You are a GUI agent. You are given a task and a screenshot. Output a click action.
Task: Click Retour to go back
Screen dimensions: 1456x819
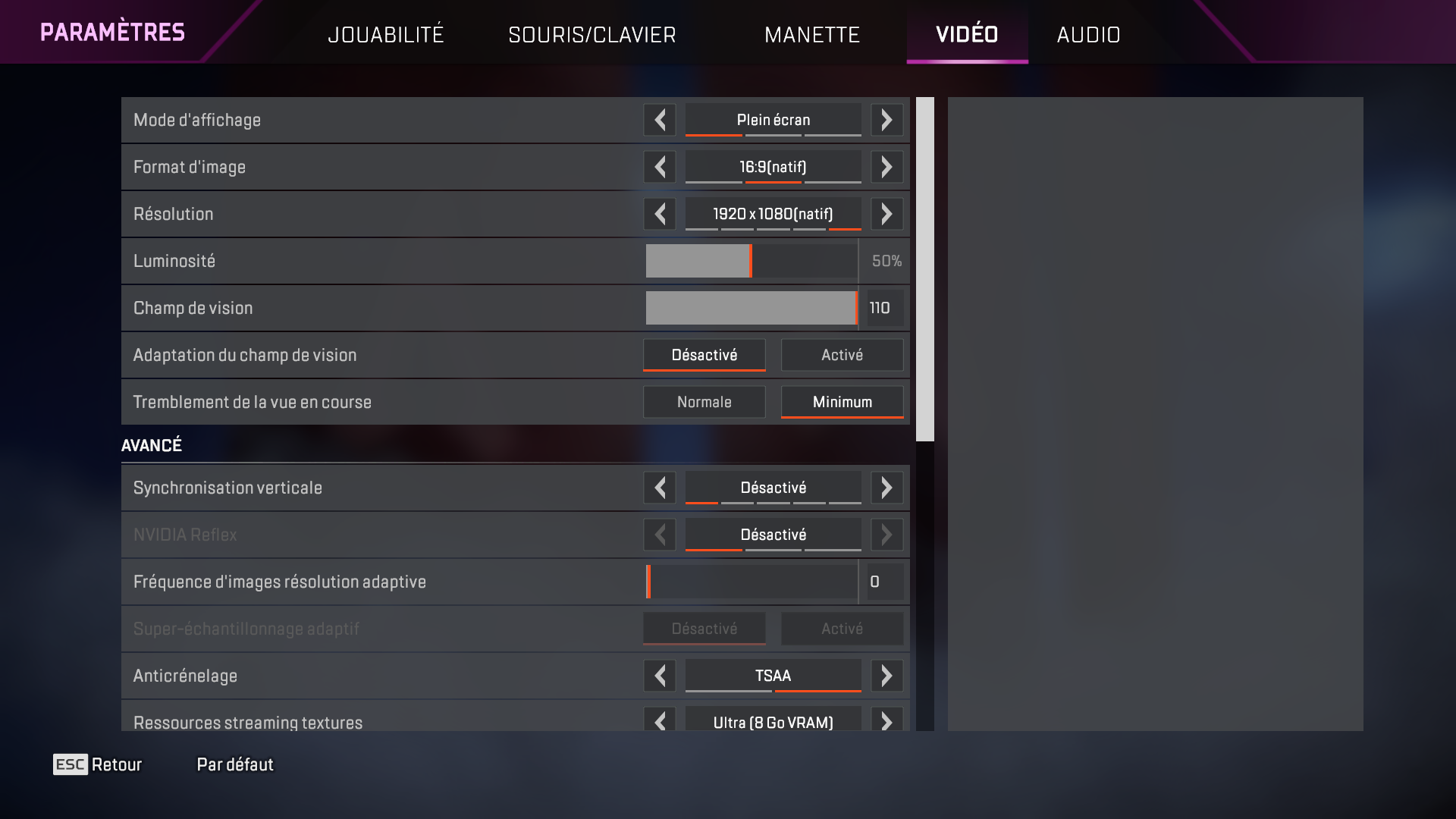click(117, 764)
